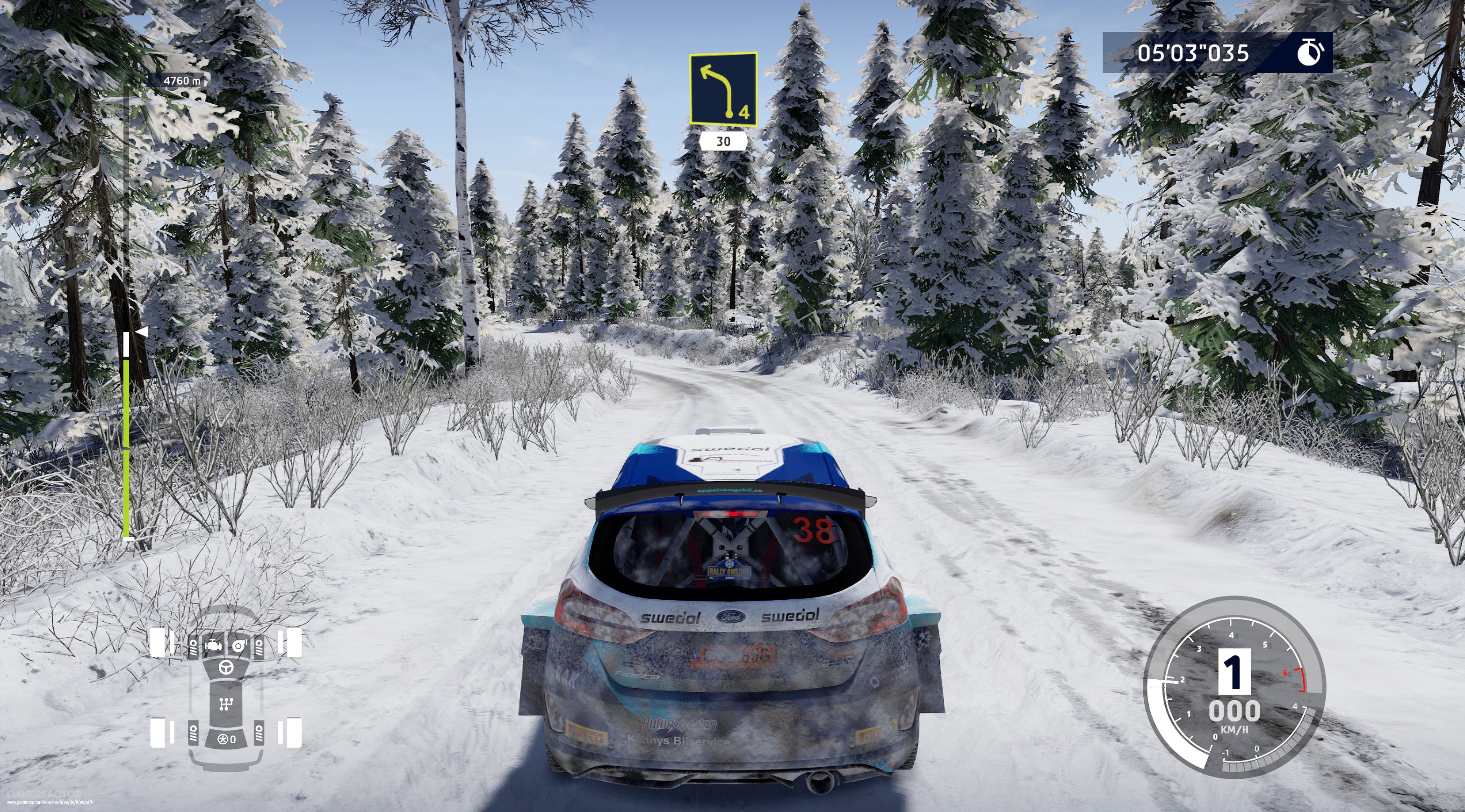Click the rear-left wheel indicator on the damage diagram
Image resolution: width=1465 pixels, height=812 pixels.
pyautogui.click(x=158, y=733)
